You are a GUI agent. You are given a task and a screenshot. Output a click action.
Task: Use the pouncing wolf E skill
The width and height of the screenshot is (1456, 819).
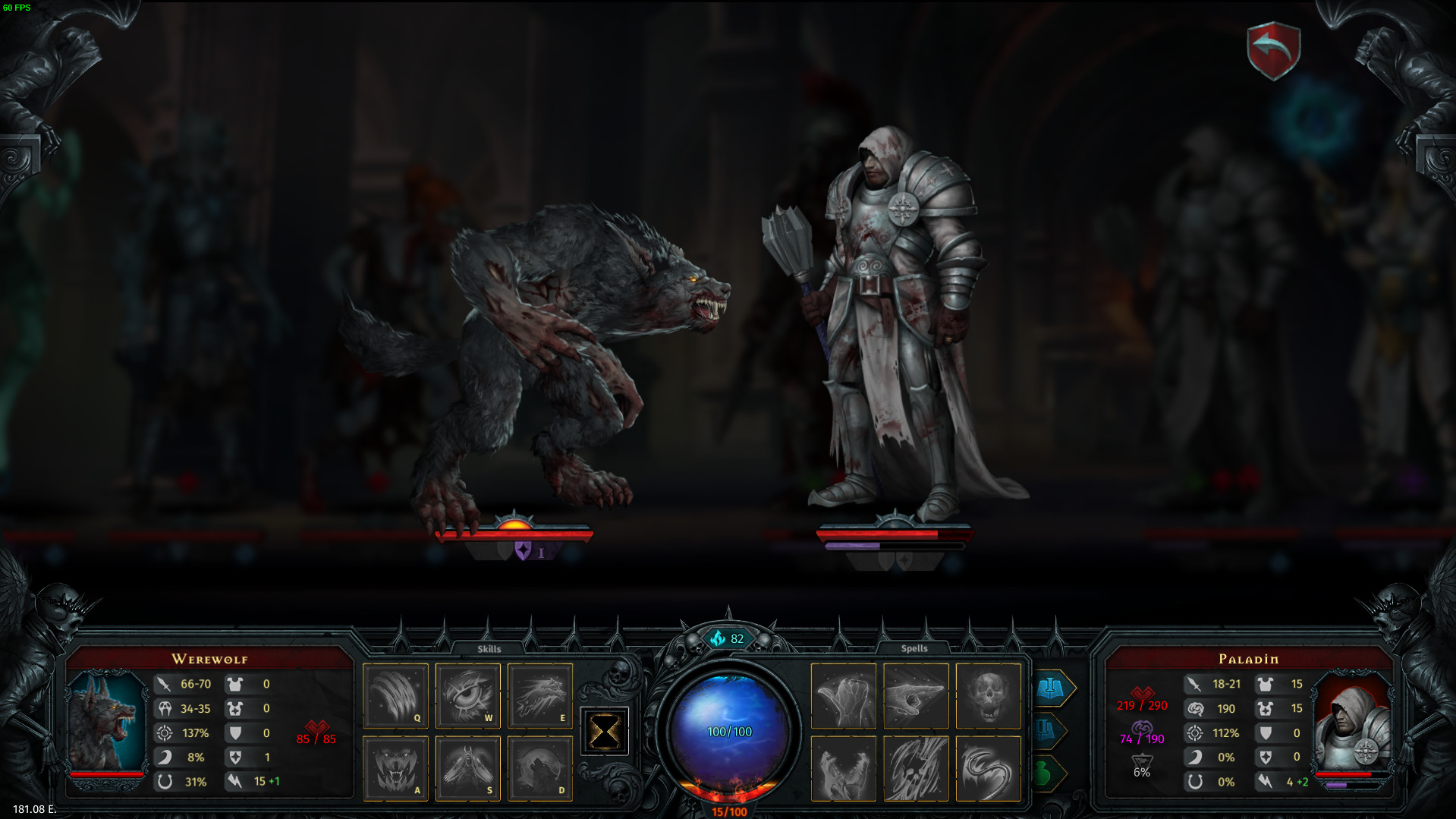(x=539, y=695)
